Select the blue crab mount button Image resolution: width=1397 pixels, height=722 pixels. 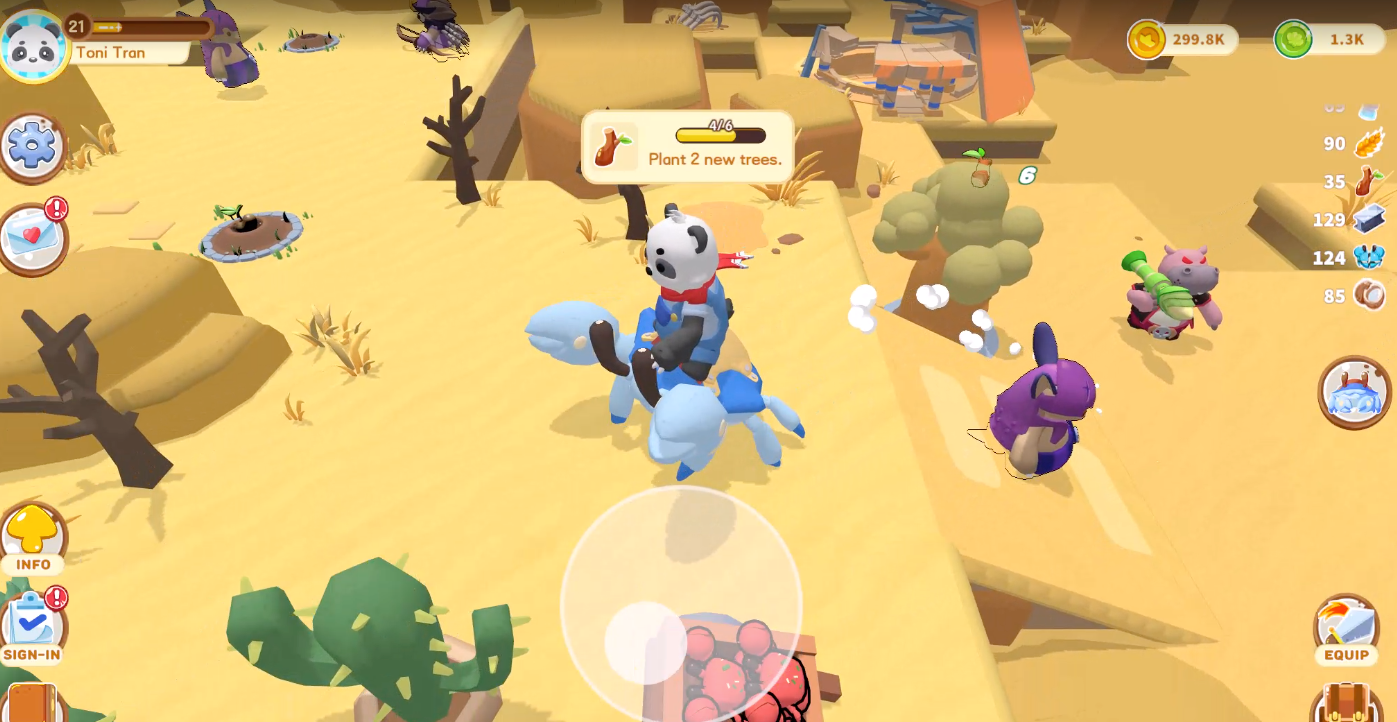[x=1354, y=393]
